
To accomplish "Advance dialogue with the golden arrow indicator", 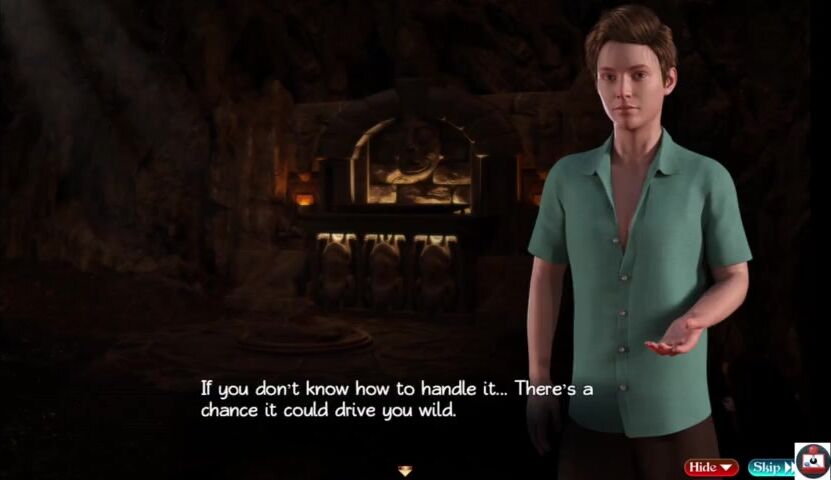I will pyautogui.click(x=405, y=470).
